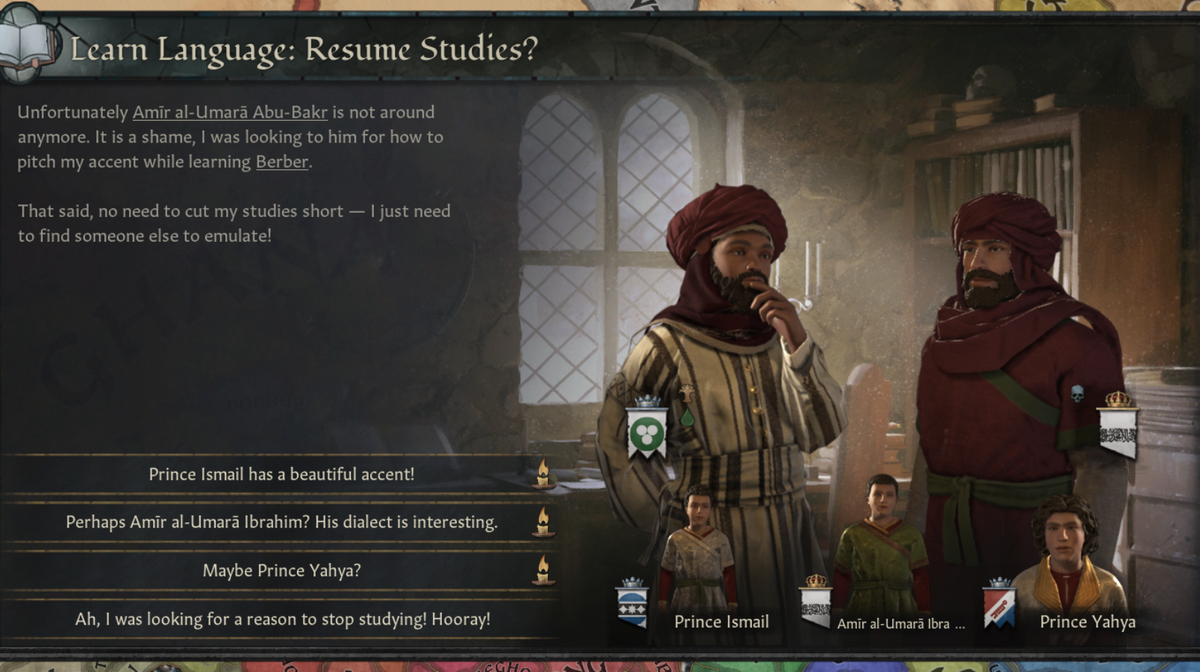Open the Amīr al-Umarā Abu-Bakr link
This screenshot has width=1200, height=672.
coord(230,112)
